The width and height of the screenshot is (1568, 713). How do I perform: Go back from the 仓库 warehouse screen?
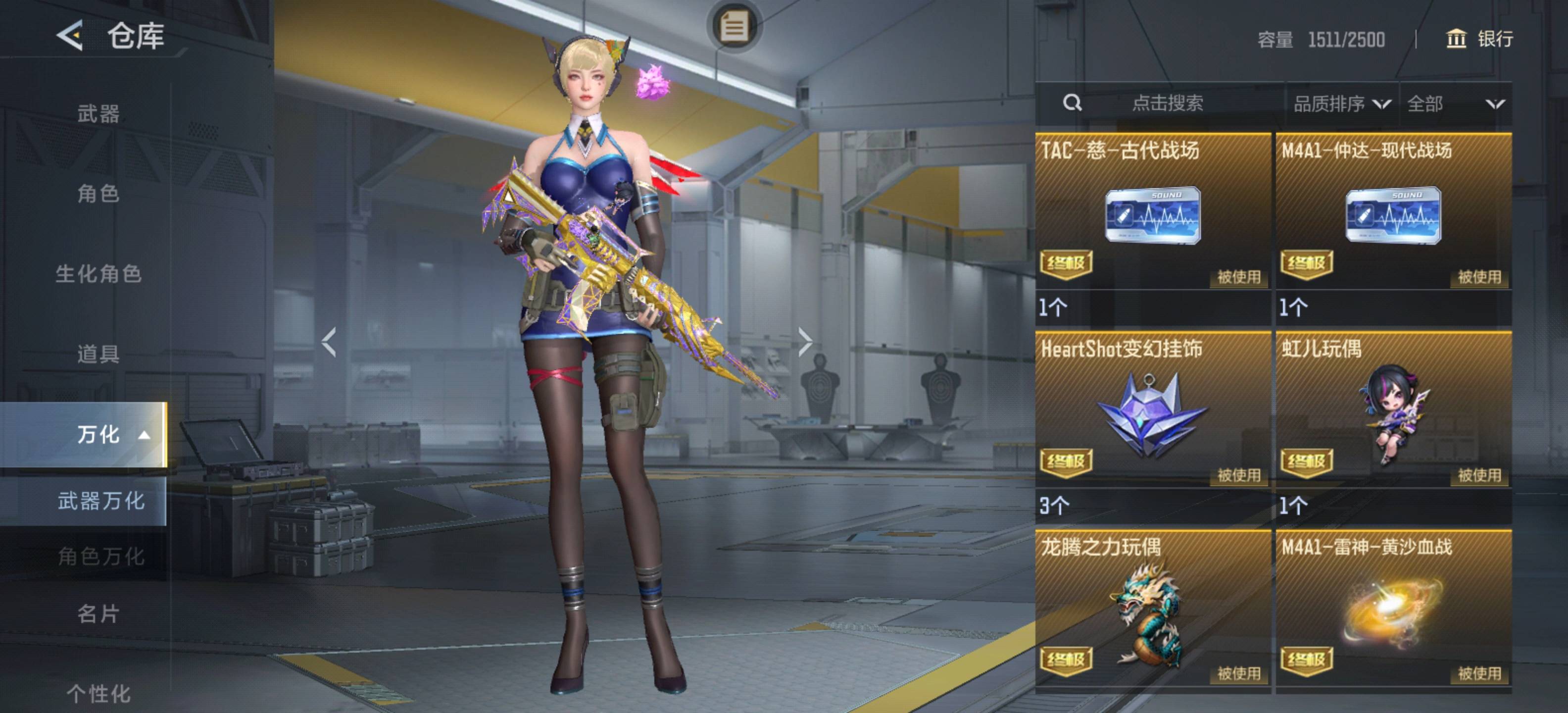pyautogui.click(x=70, y=35)
